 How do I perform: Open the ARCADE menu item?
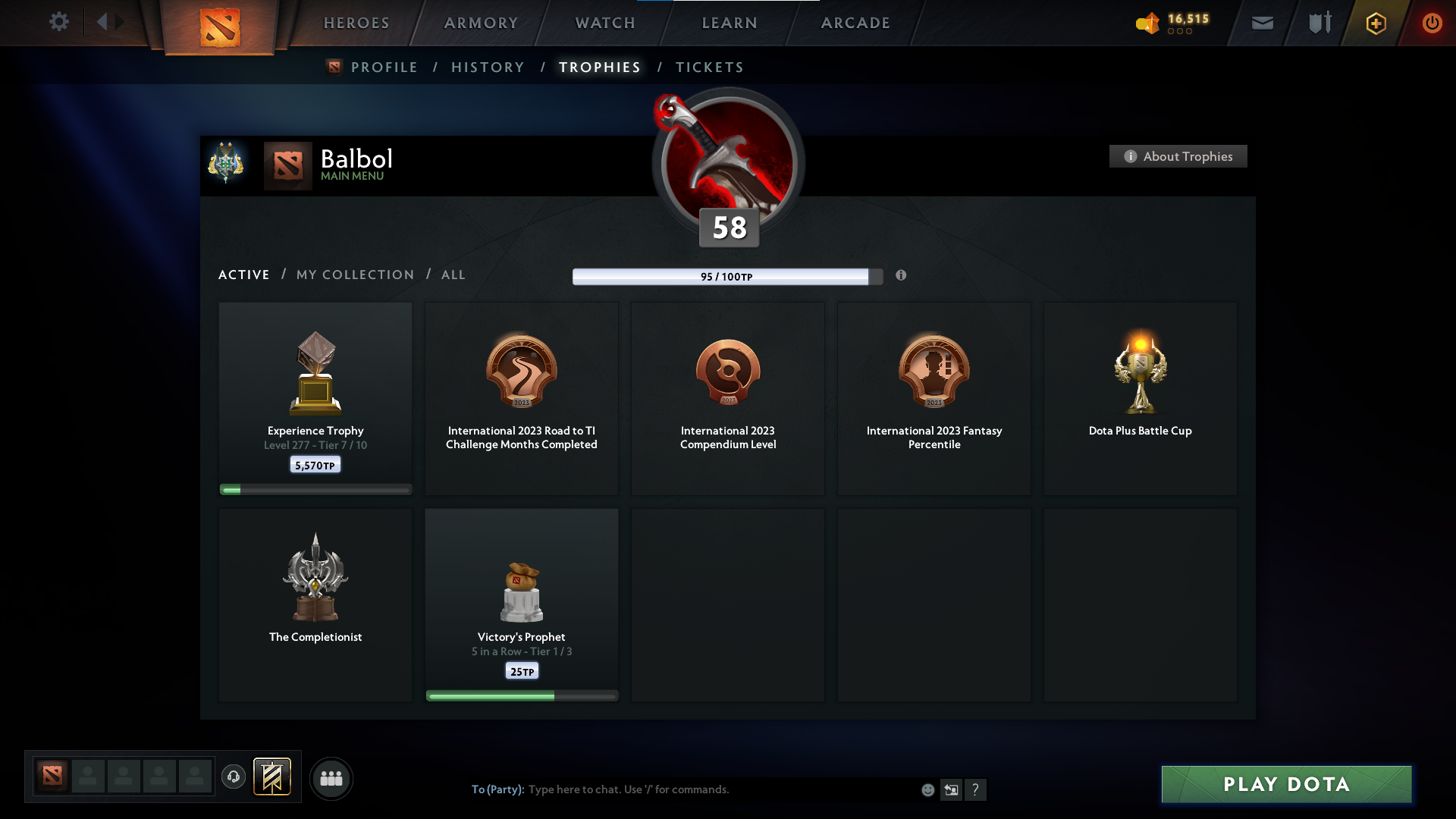pos(855,23)
